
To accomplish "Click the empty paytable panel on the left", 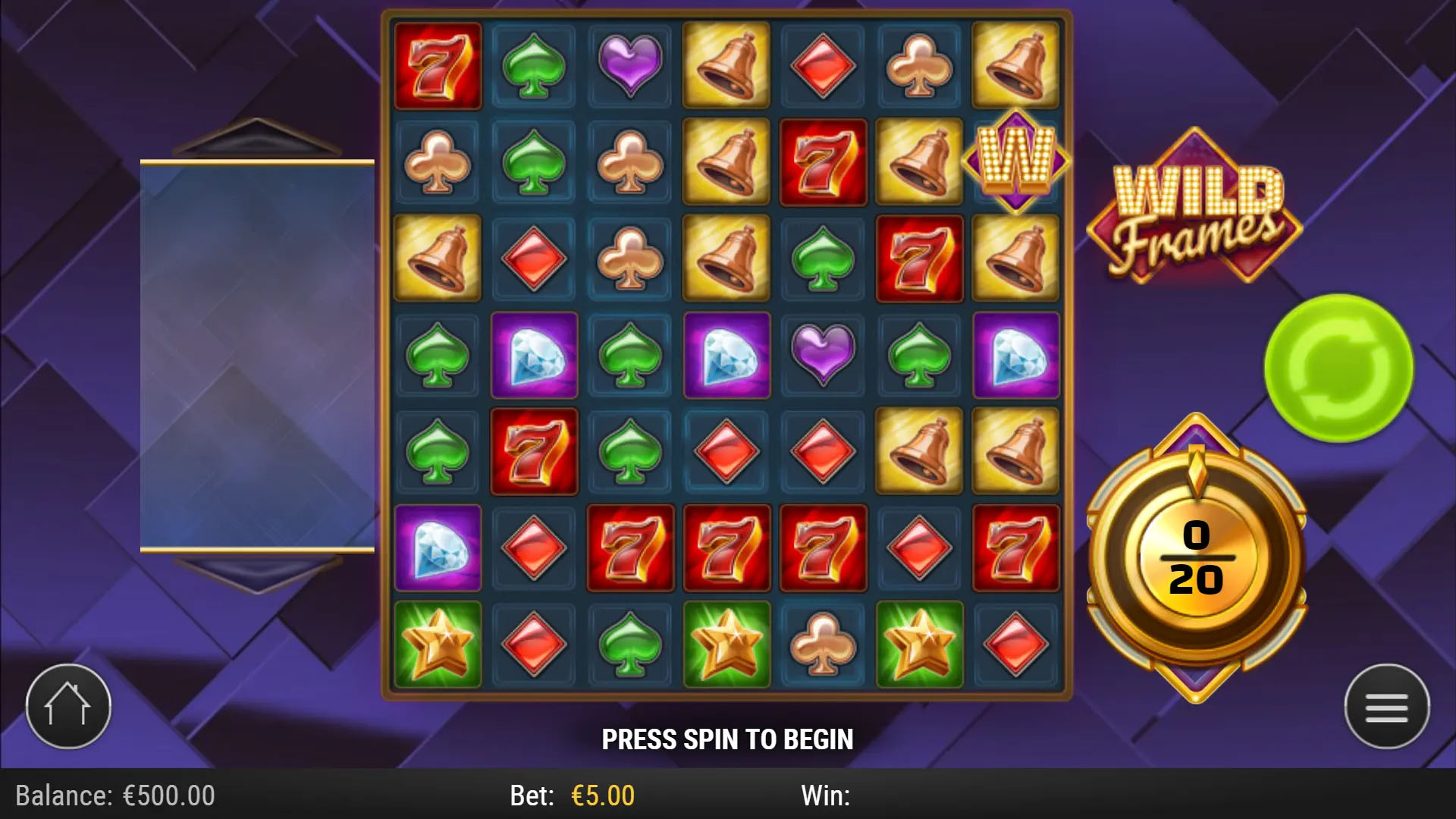I will 258,353.
